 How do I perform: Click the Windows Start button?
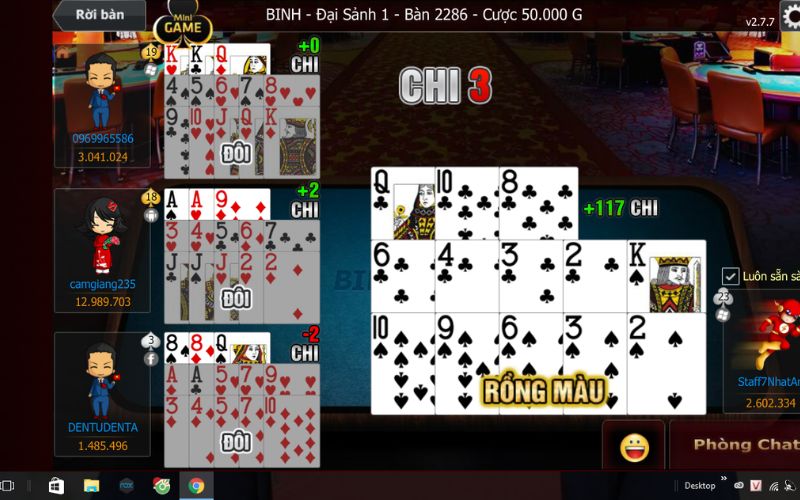[x=56, y=486]
